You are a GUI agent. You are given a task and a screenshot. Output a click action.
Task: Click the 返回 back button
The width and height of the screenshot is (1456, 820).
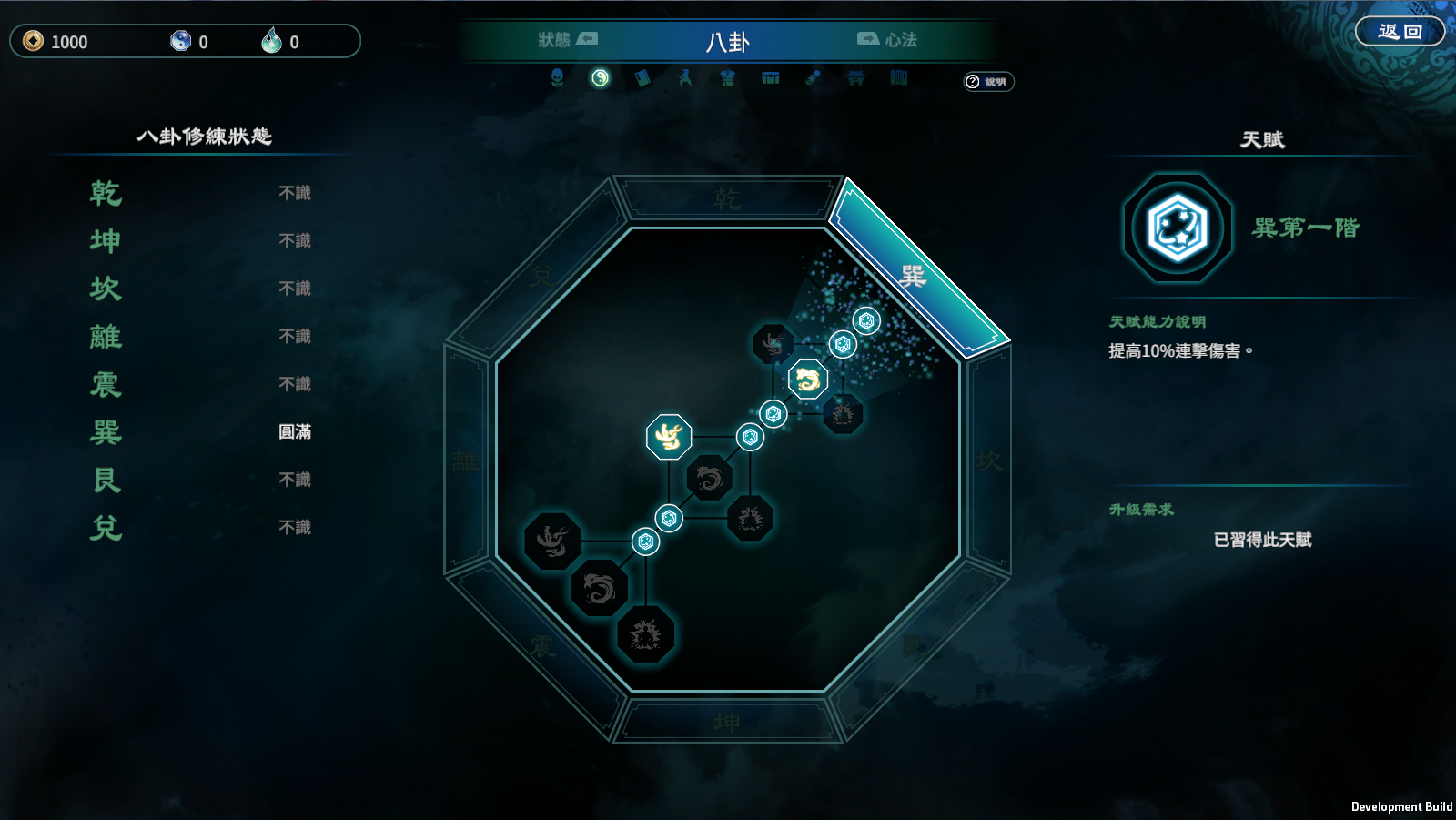tap(1400, 32)
